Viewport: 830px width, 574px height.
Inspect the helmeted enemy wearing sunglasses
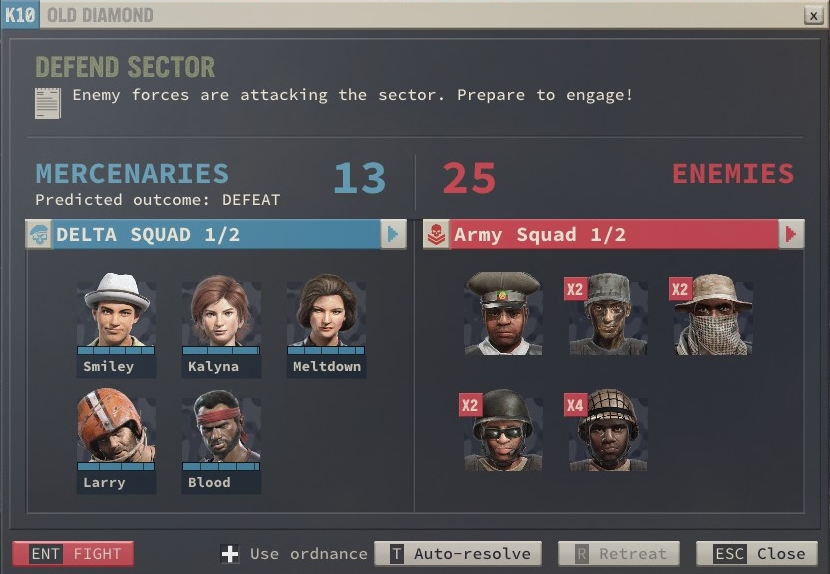503,430
